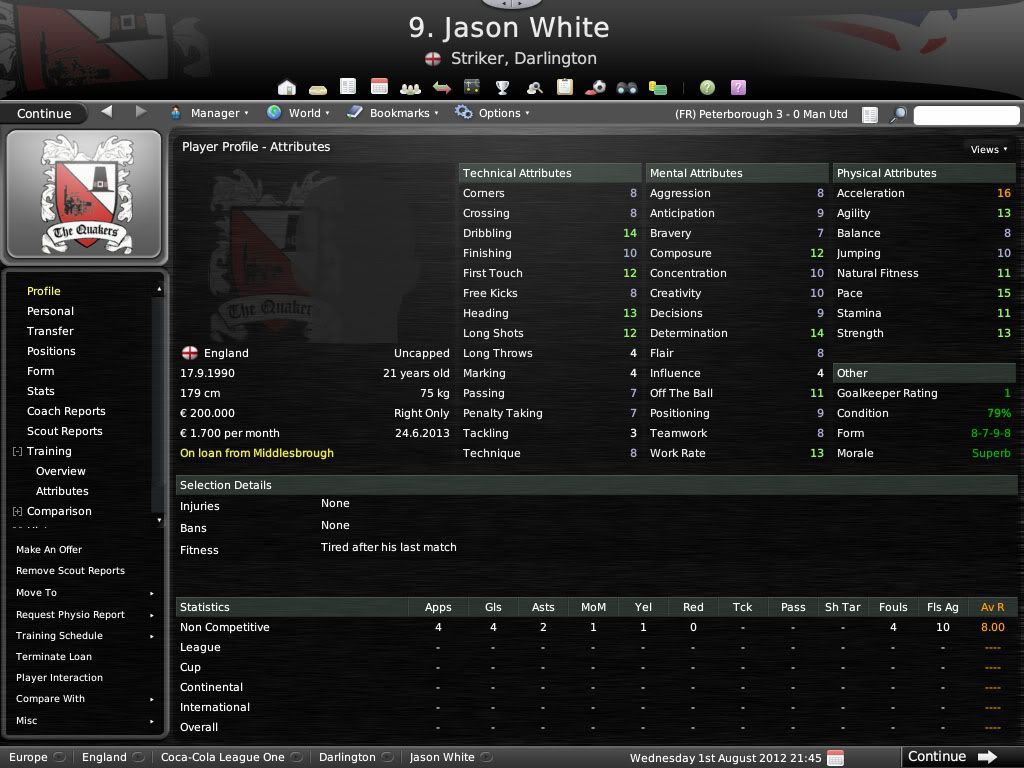Choose Make An Offer
The width and height of the screenshot is (1024, 768).
(x=49, y=550)
